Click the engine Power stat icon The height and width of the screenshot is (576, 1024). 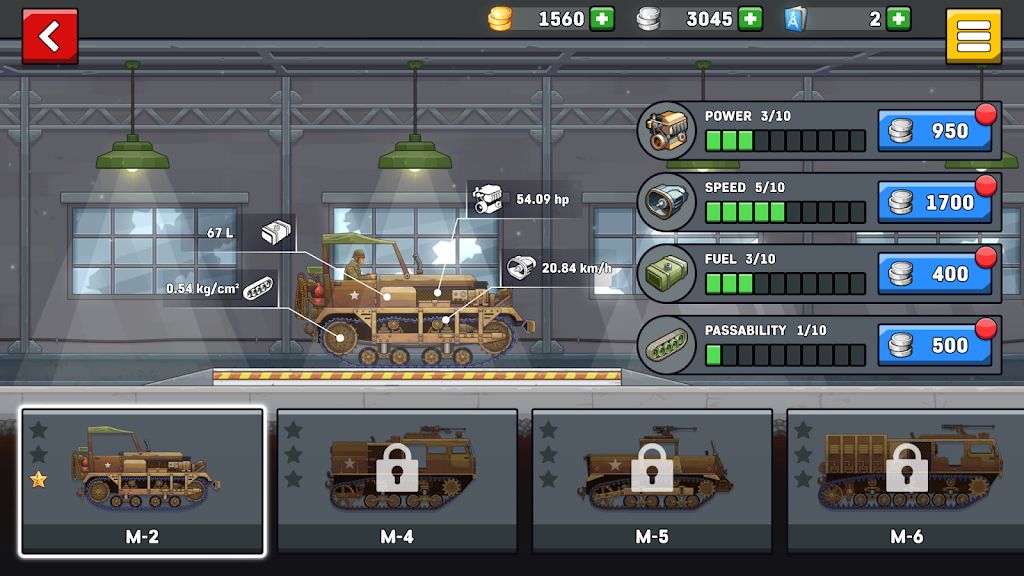(667, 131)
